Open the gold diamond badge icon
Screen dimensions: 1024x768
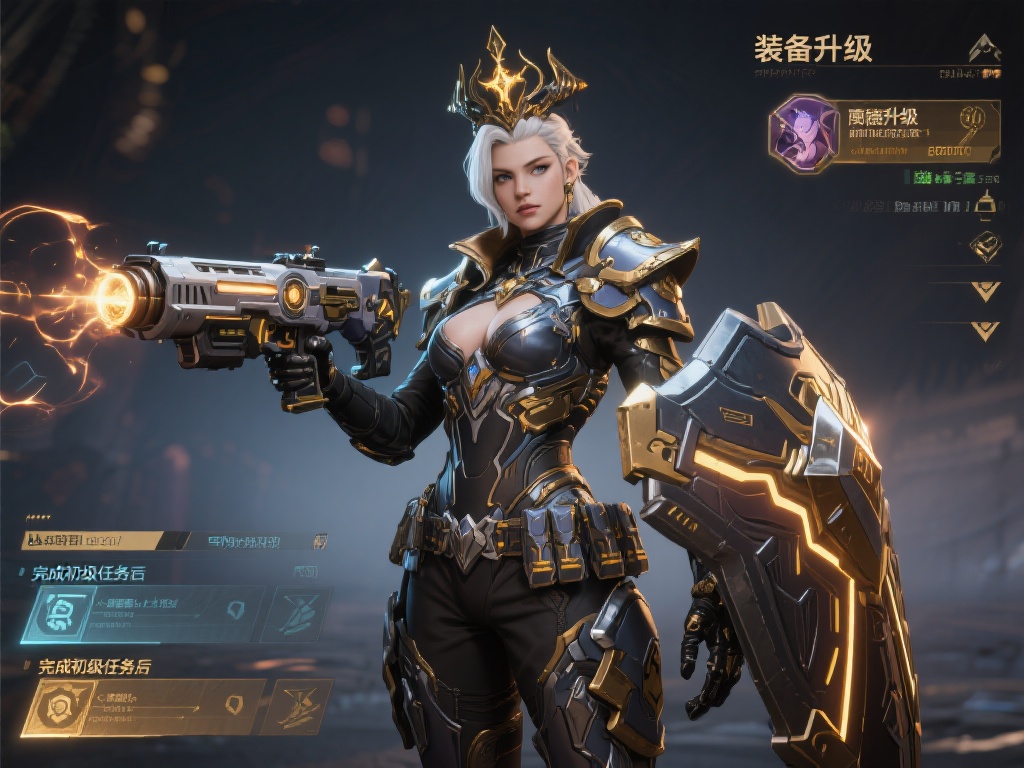pyautogui.click(x=986, y=245)
